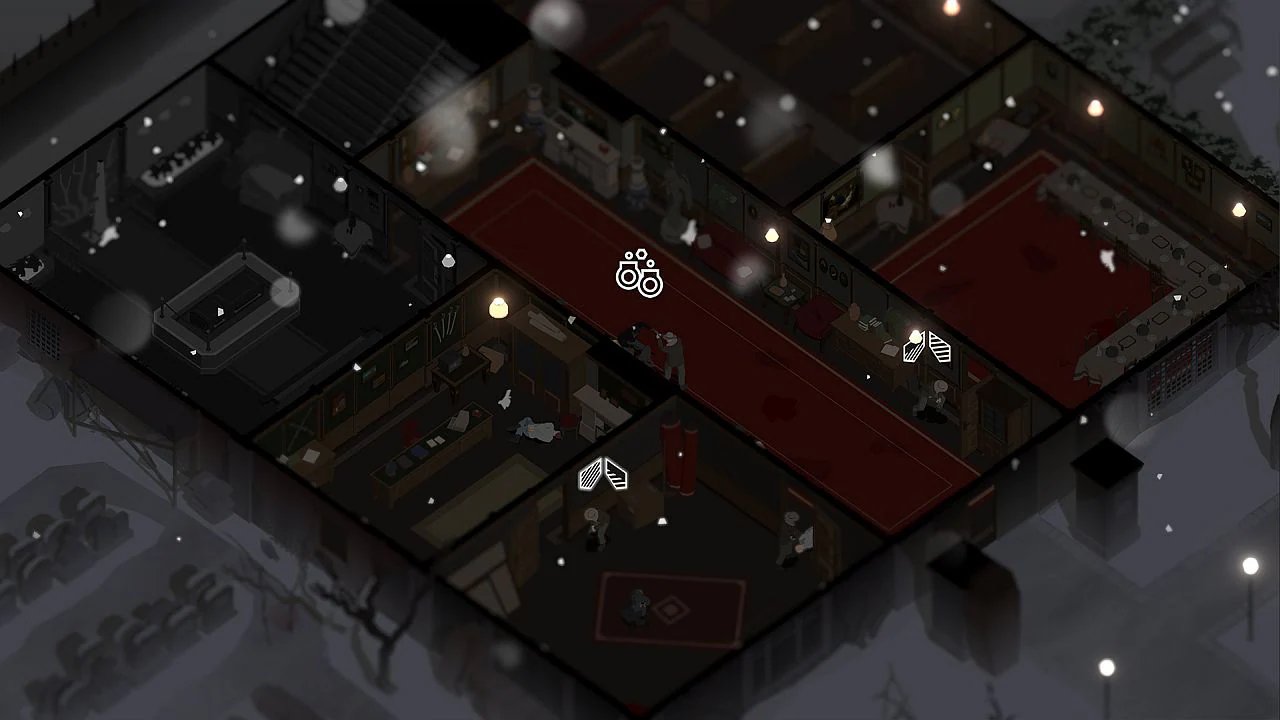Expand the right staircase floor-change marker

pos(940,347)
